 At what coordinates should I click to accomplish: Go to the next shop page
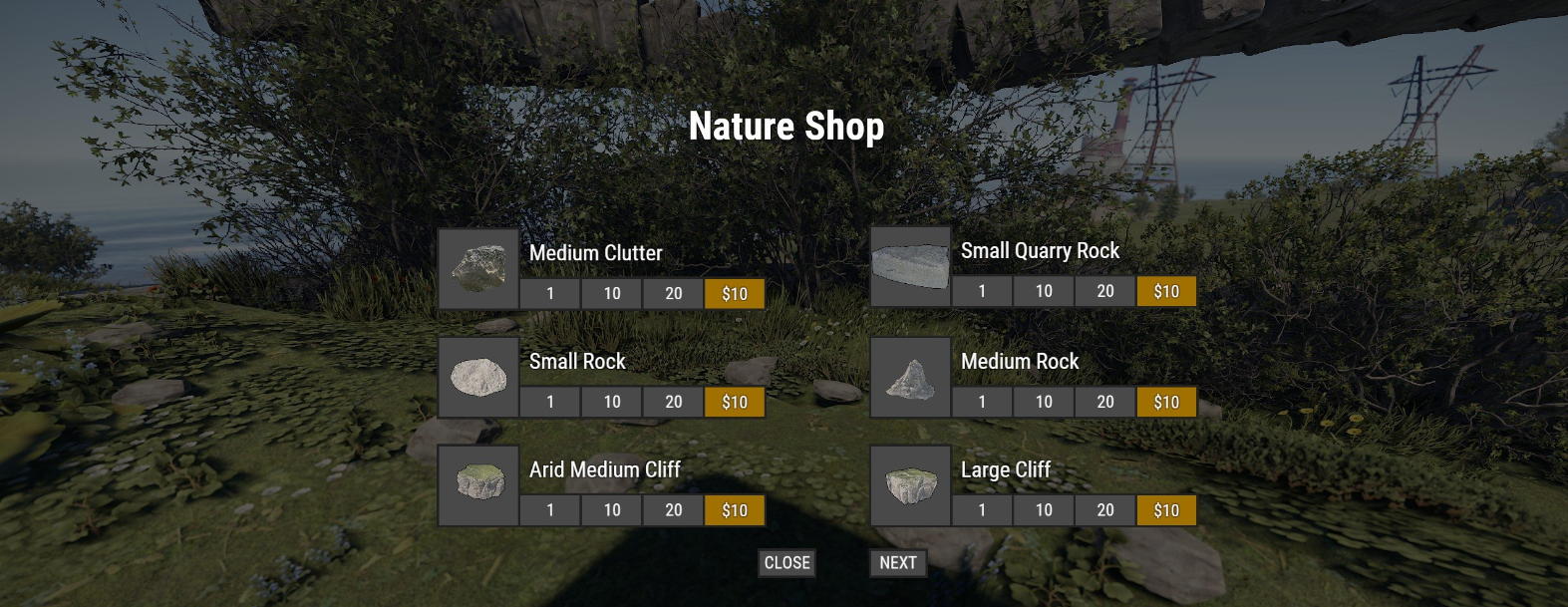point(897,563)
